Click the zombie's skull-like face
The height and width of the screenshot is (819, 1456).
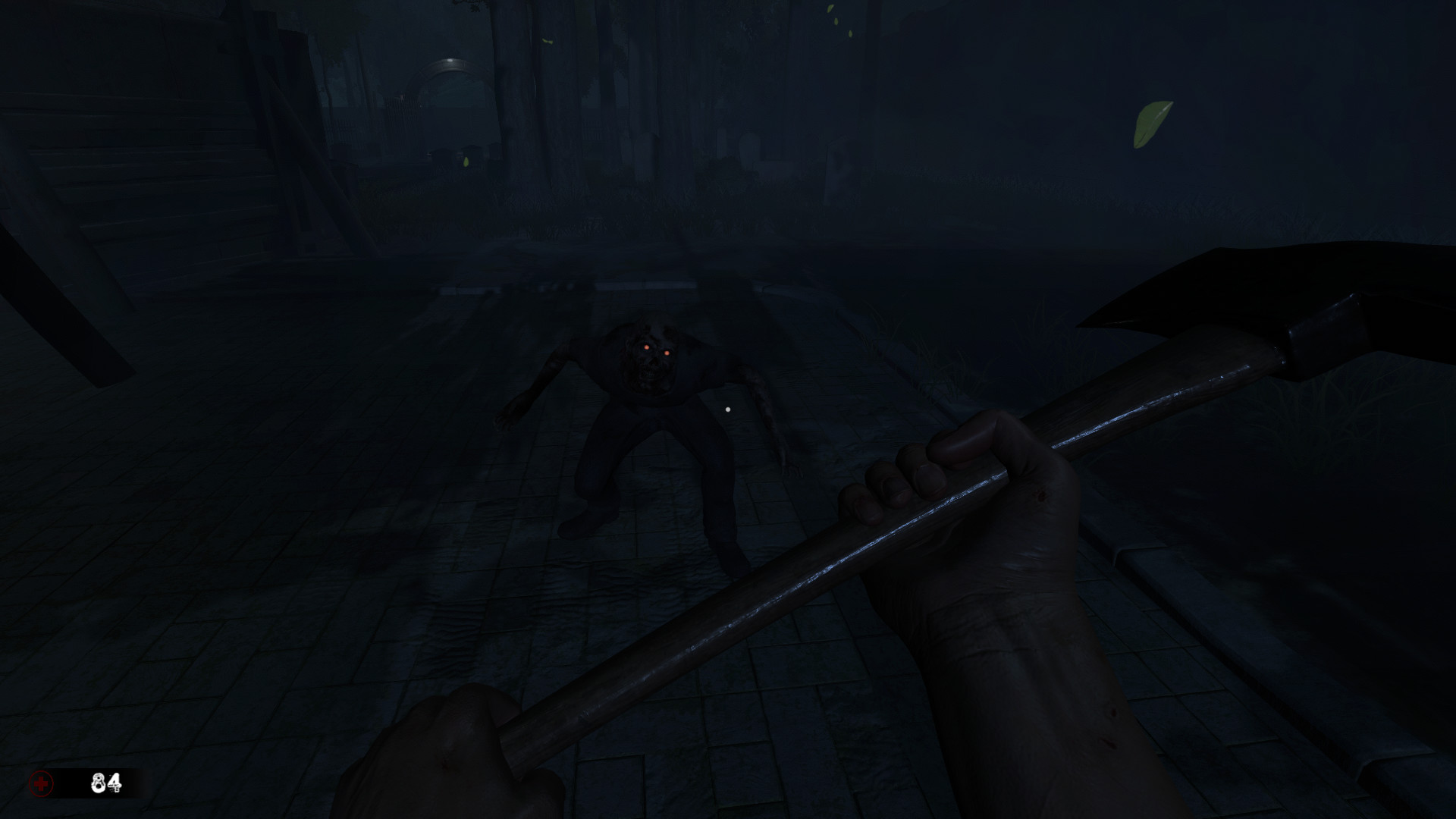[651, 364]
